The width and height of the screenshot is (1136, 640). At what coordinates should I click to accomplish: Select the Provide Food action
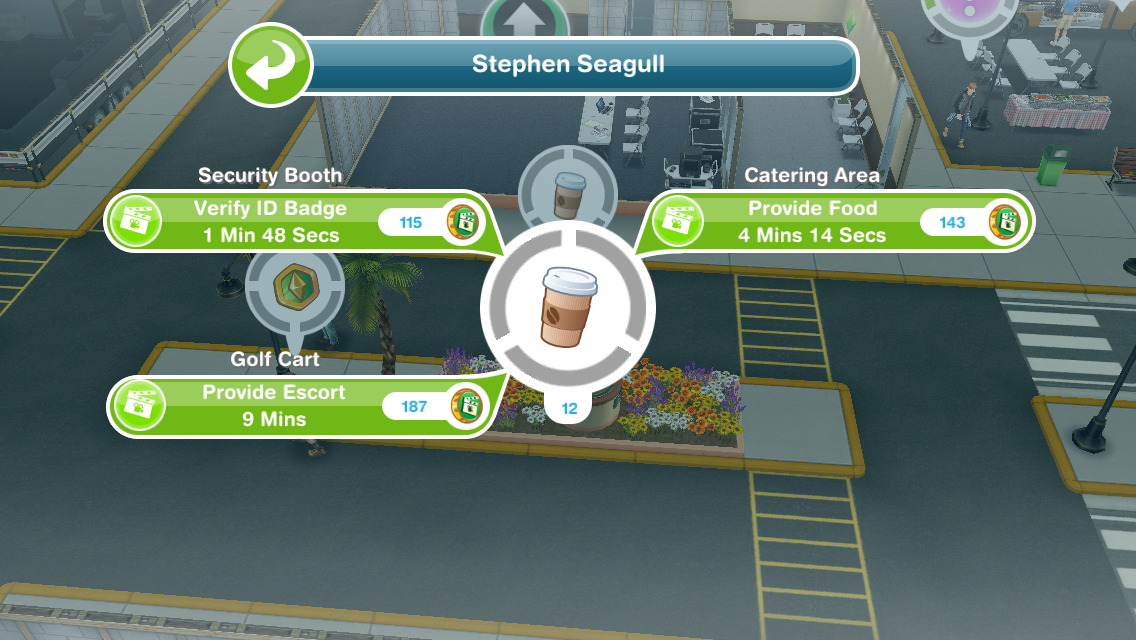pos(812,222)
